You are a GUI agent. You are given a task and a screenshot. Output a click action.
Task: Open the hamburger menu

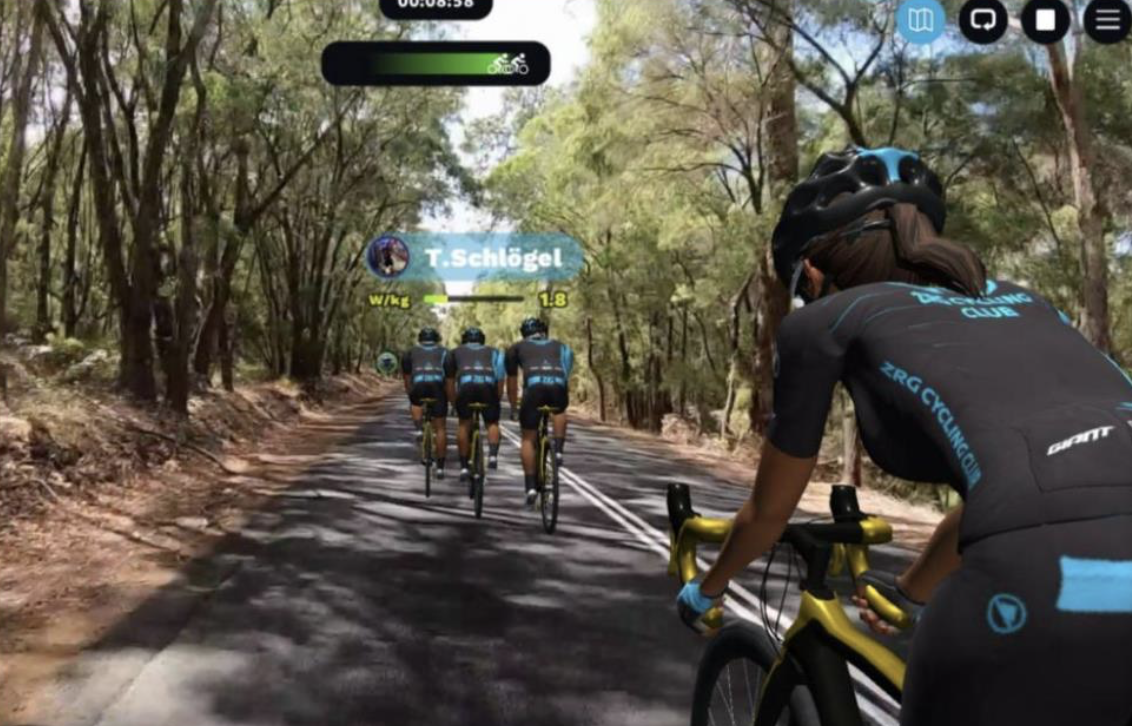1107,21
